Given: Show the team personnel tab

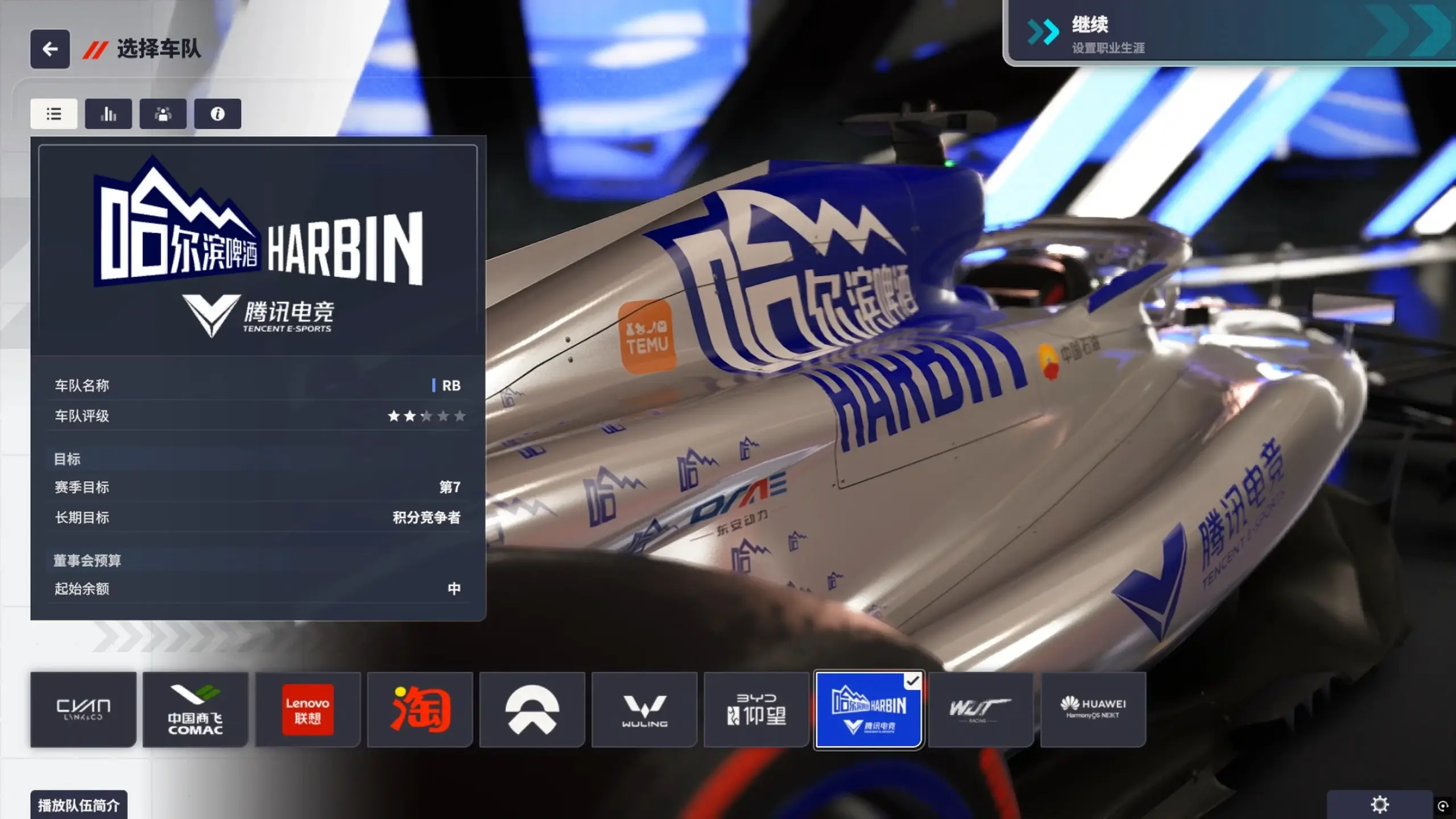Looking at the screenshot, I should point(163,114).
